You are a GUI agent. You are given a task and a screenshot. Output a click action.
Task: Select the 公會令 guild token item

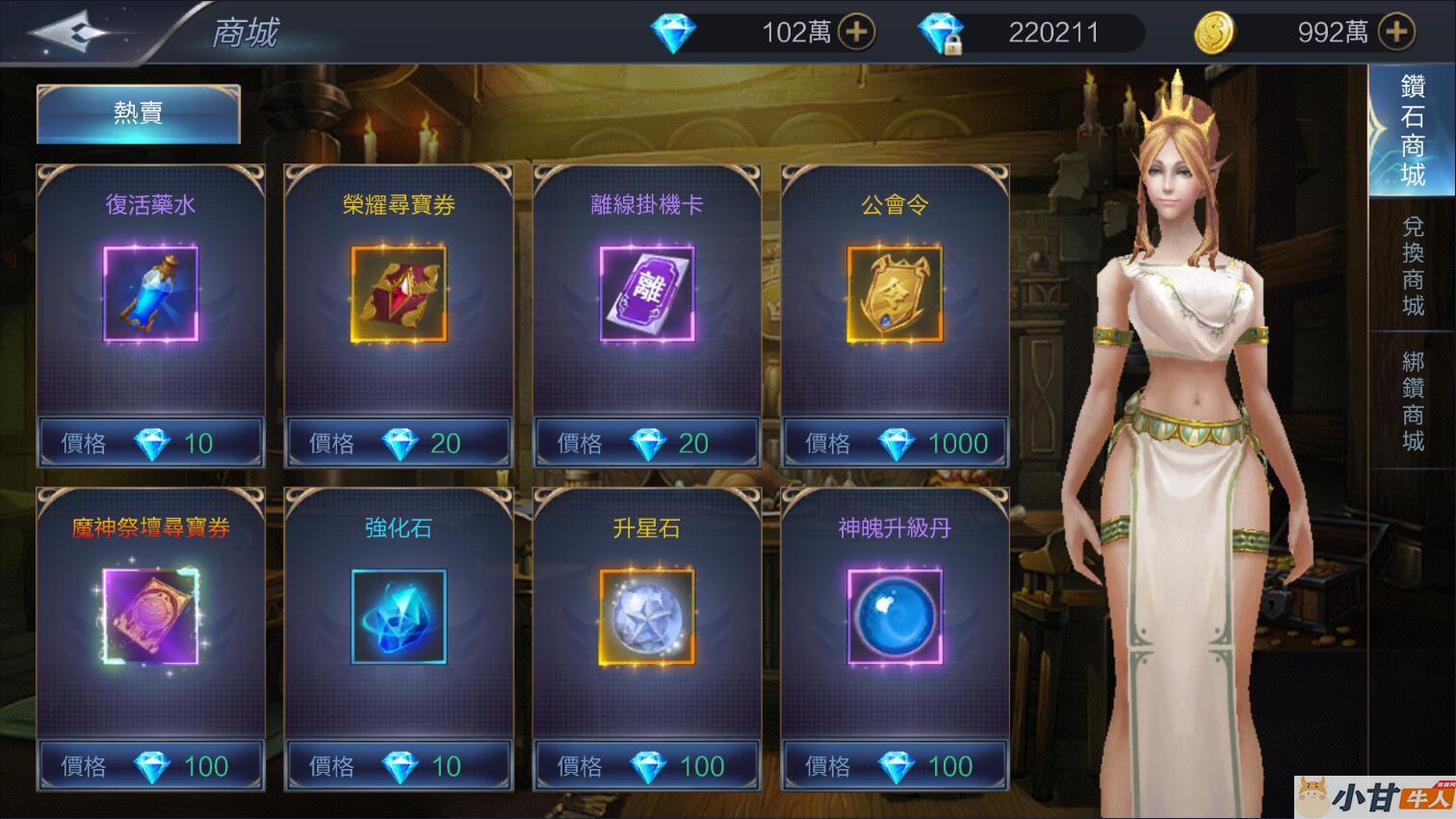[x=895, y=294]
